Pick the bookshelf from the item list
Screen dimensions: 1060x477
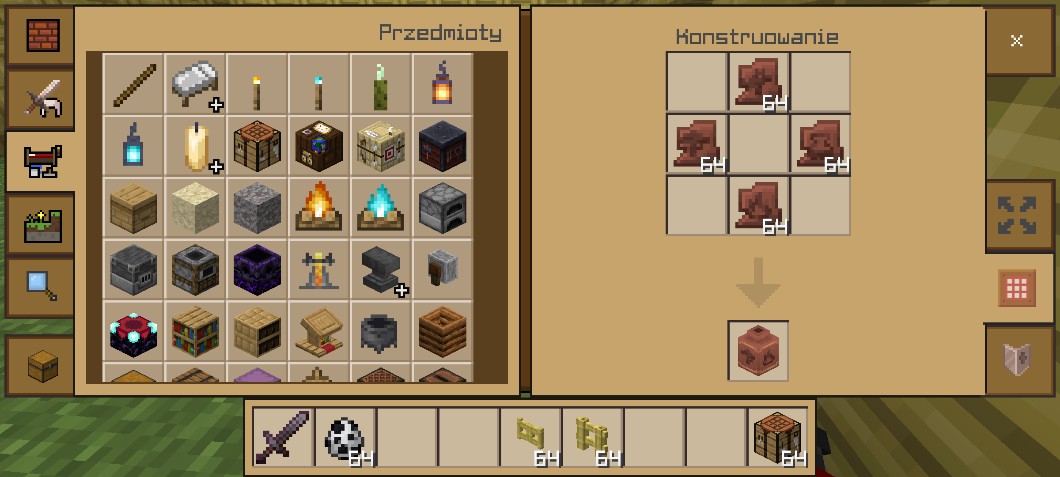coord(195,331)
